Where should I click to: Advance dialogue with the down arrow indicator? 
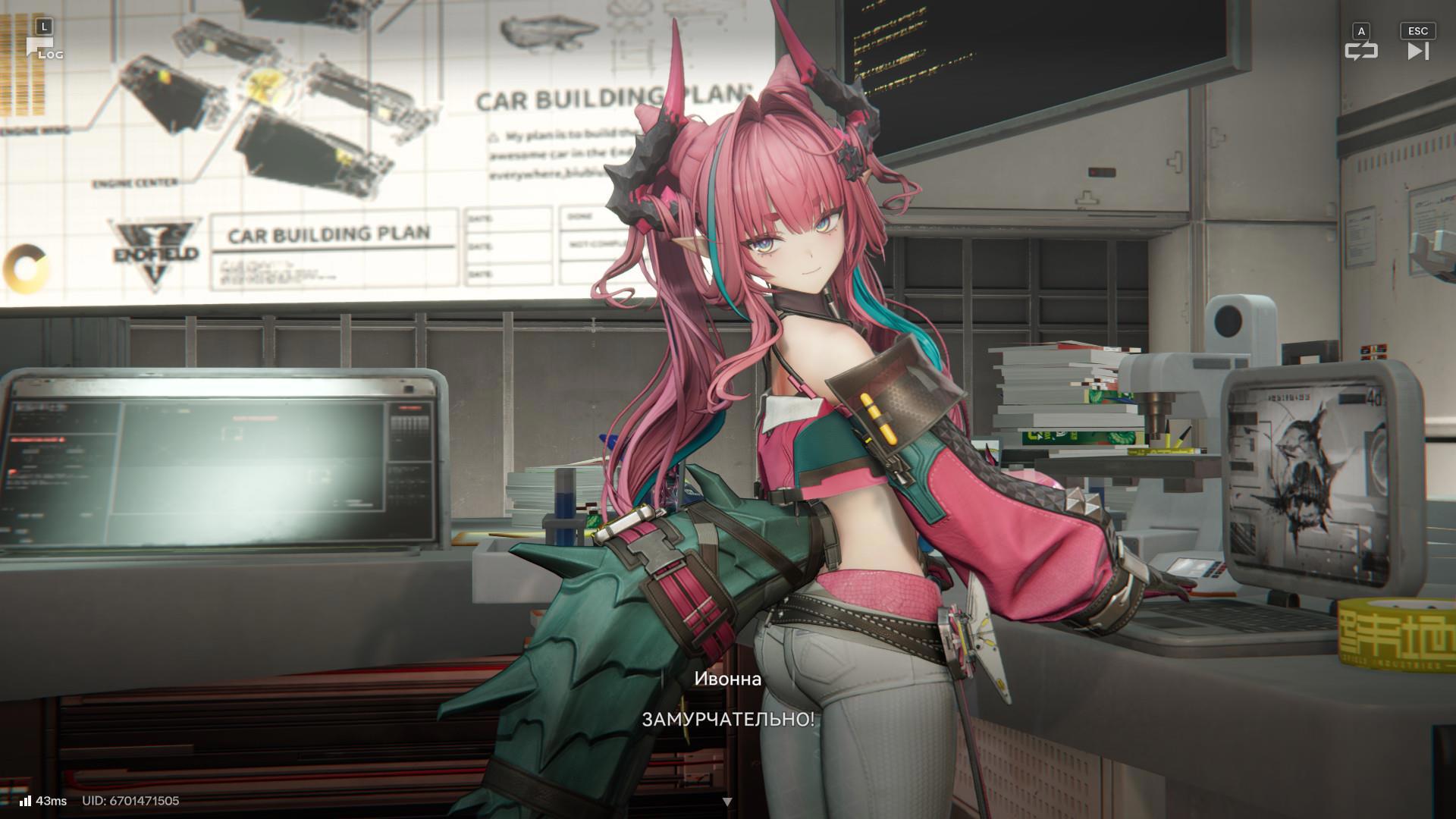click(727, 802)
